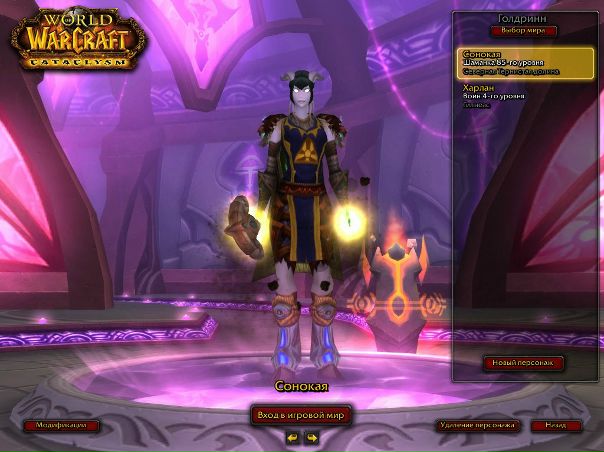Open the "Модификации" addons menu
Viewport: 604px width, 452px height.
(x=62, y=425)
